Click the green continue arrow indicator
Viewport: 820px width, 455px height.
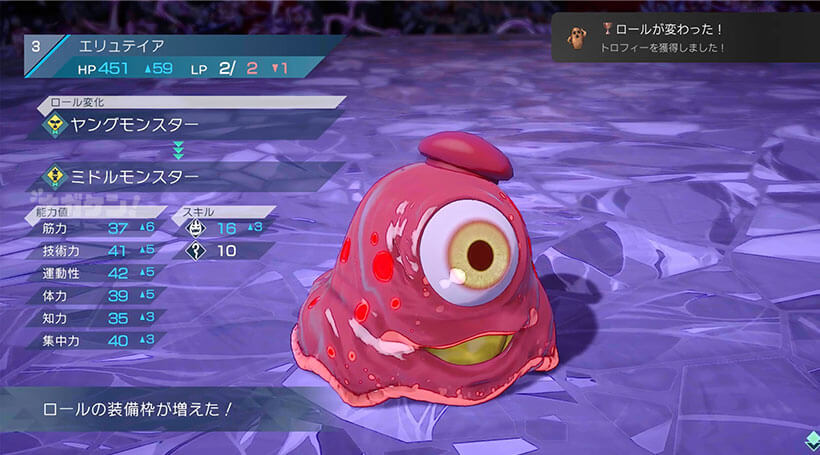click(811, 440)
